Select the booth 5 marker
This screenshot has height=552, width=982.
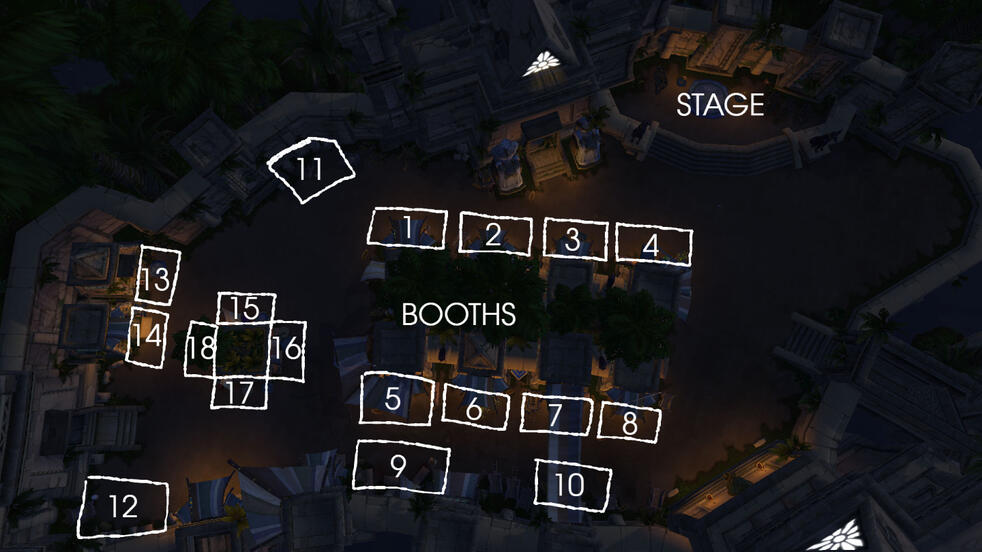point(395,398)
